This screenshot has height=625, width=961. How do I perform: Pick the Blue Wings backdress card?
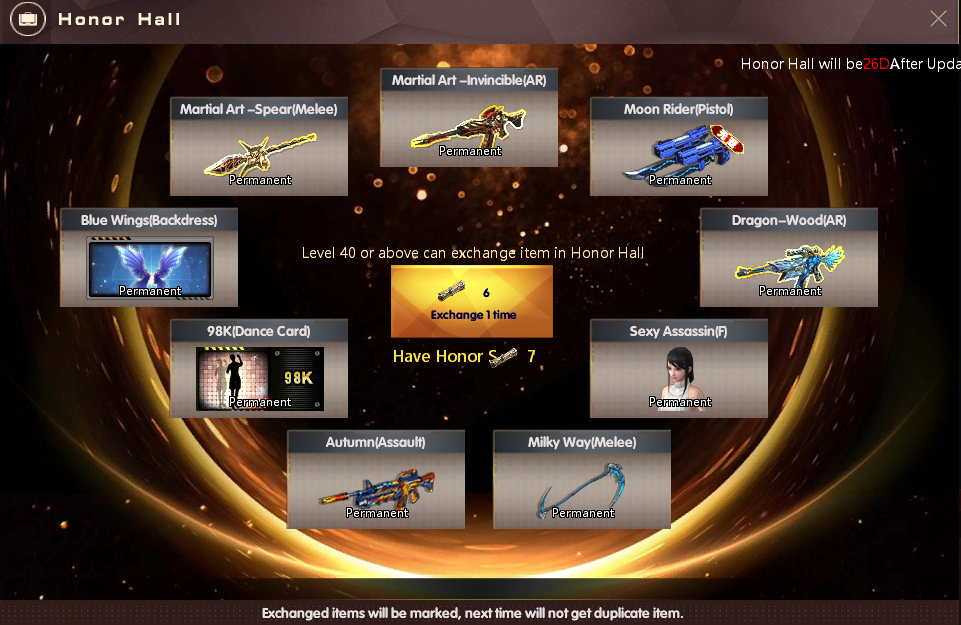pyautogui.click(x=149, y=258)
